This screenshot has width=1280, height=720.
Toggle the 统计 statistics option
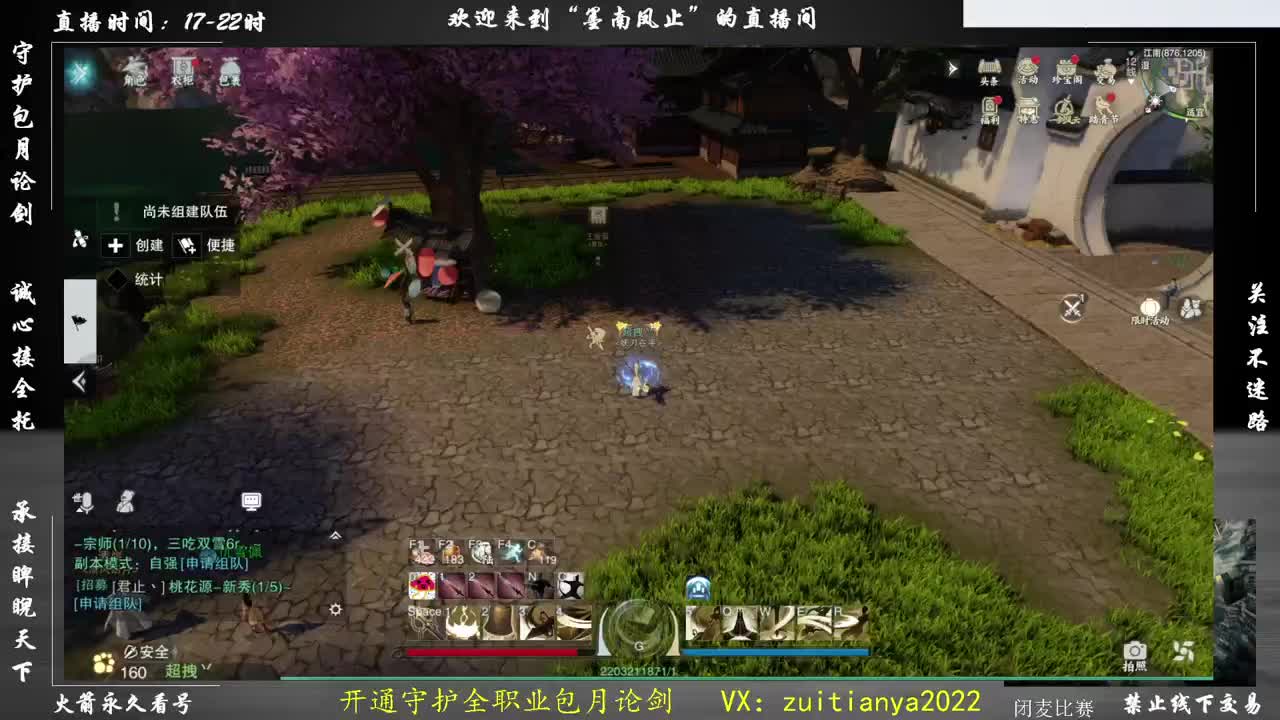pos(141,279)
